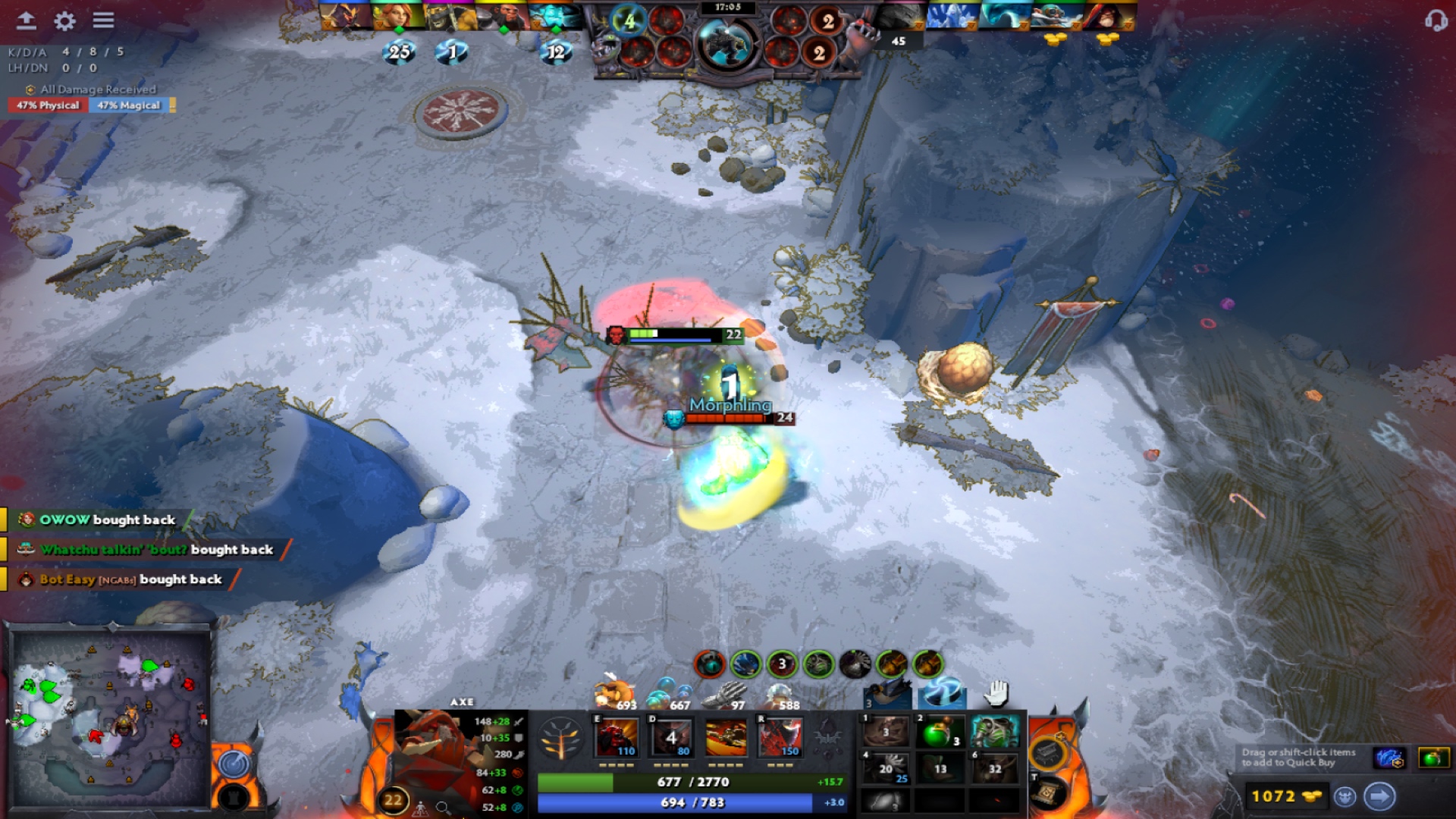Cast Berserker's Call with the E ability icon
The image size is (1456, 819).
pos(617,736)
